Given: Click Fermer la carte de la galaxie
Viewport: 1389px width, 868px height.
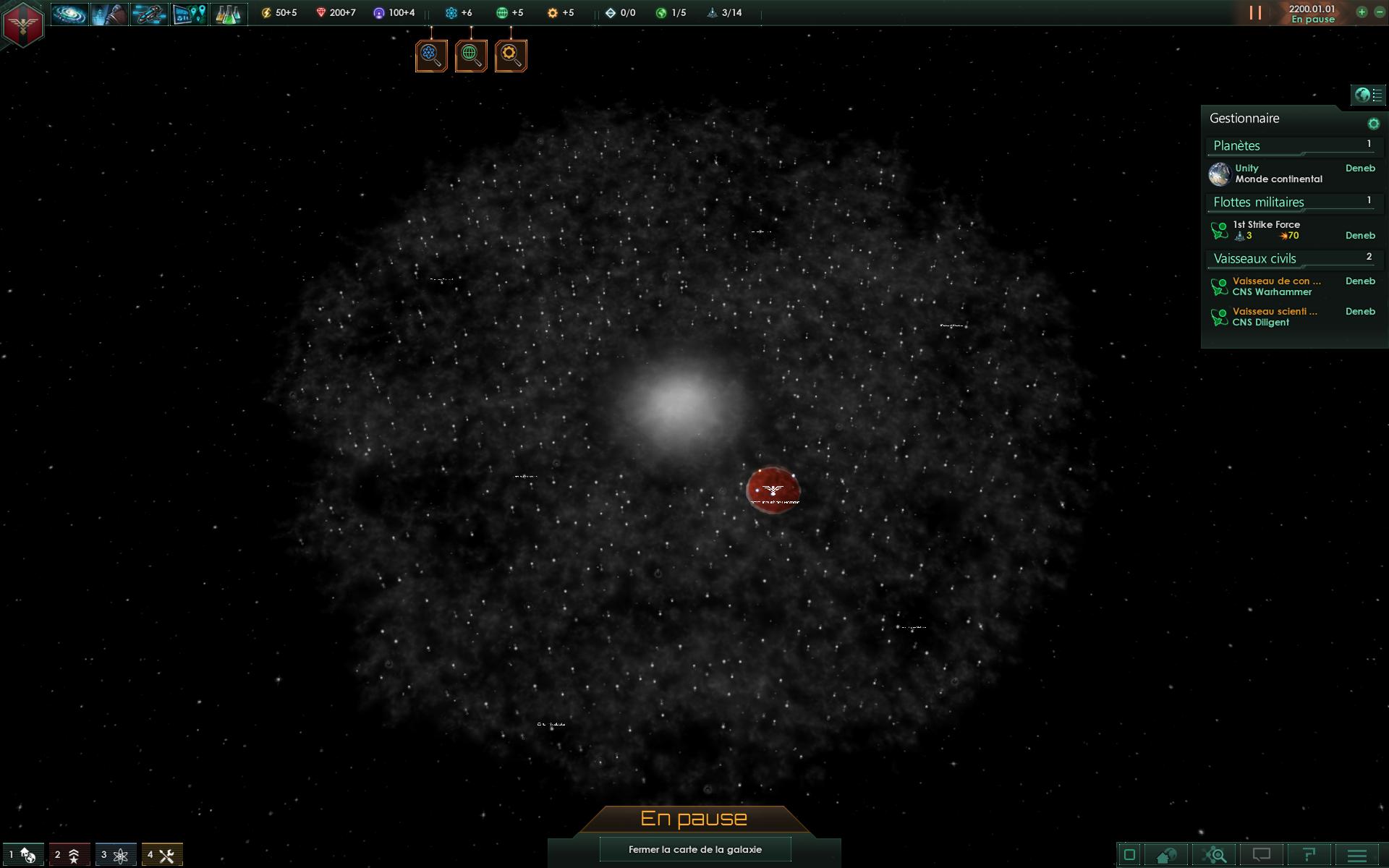Looking at the screenshot, I should click(x=694, y=849).
